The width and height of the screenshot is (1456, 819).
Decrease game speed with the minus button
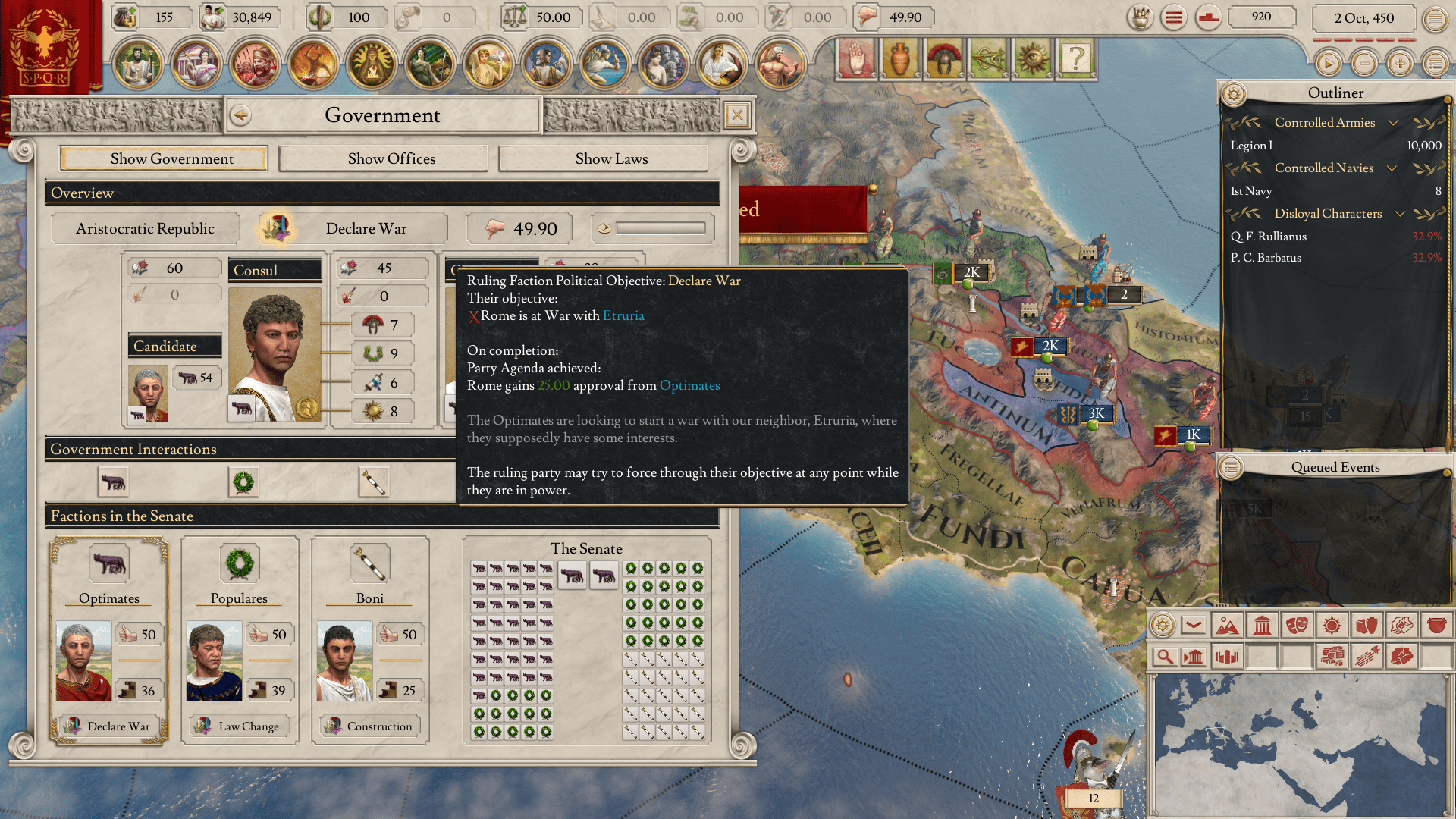click(x=1364, y=64)
